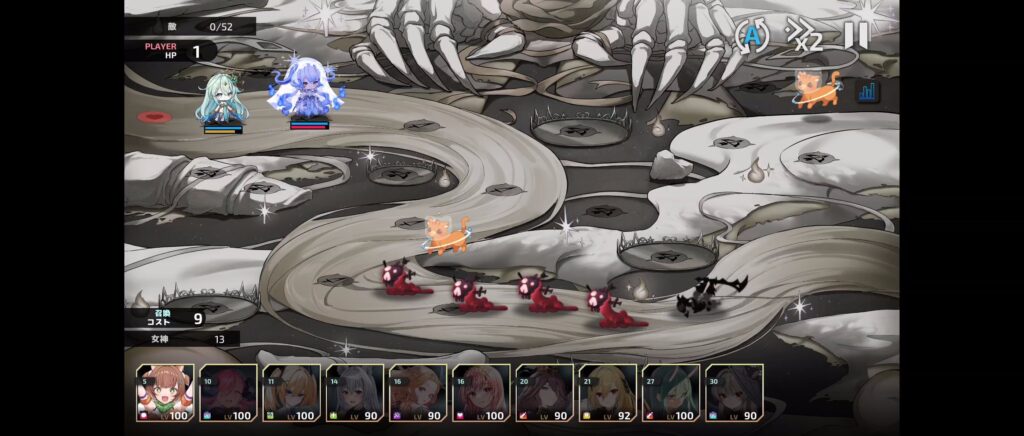The image size is (1024, 436).
Task: Pick the cost 11 blonde character card
Action: point(291,393)
